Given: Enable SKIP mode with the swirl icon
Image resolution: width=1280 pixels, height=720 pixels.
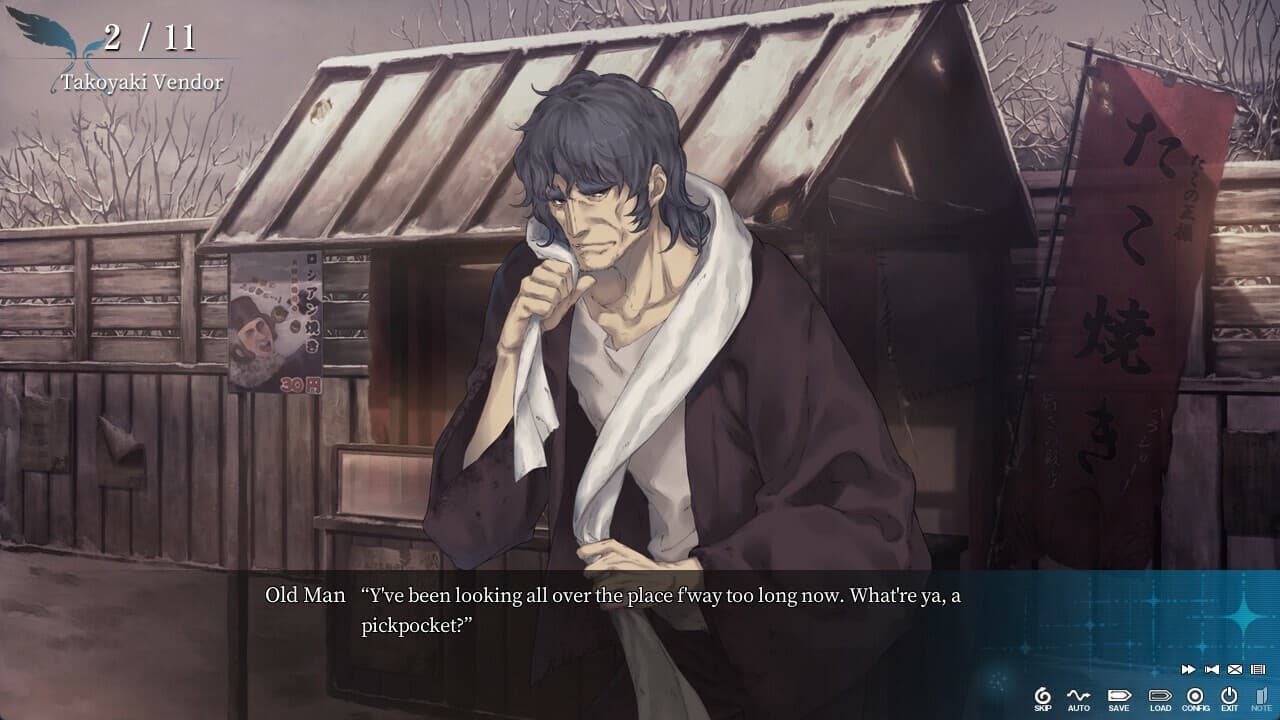Looking at the screenshot, I should pyautogui.click(x=1043, y=694).
